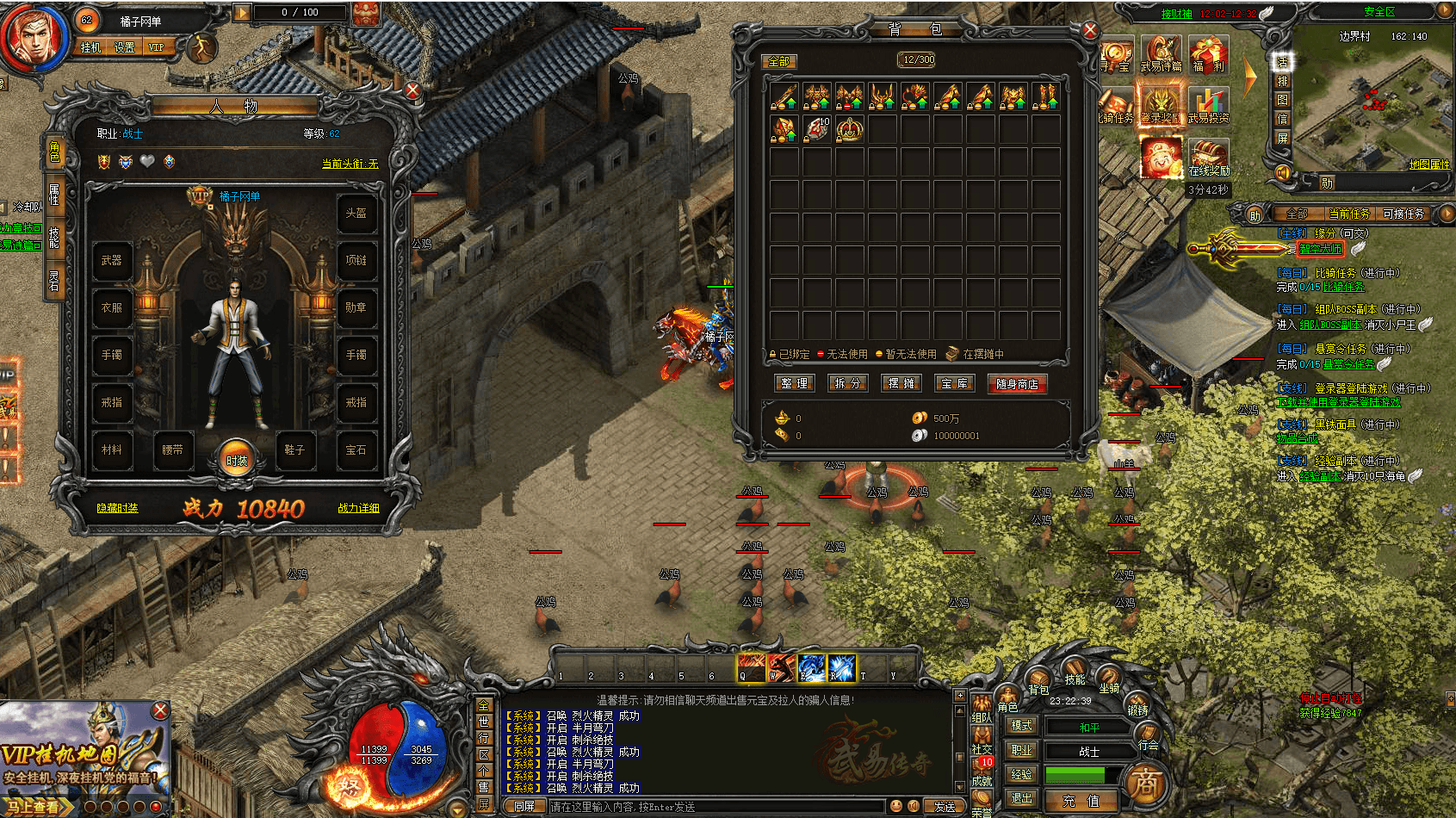Screen dimensions: 1456x818
Task: Toggle the 隐藏时装 hide costume link
Action: [117, 508]
